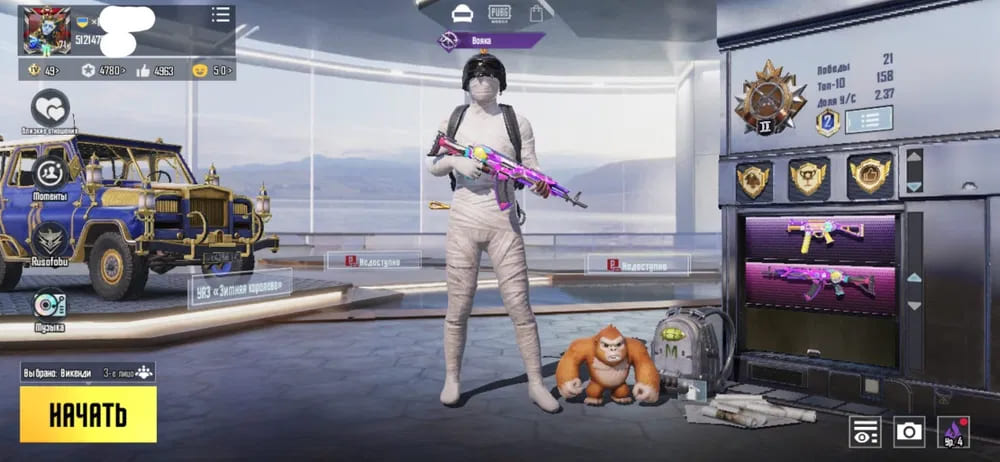The width and height of the screenshot is (1000, 462).
Task: Open the Моменты icon
Action: [50, 173]
